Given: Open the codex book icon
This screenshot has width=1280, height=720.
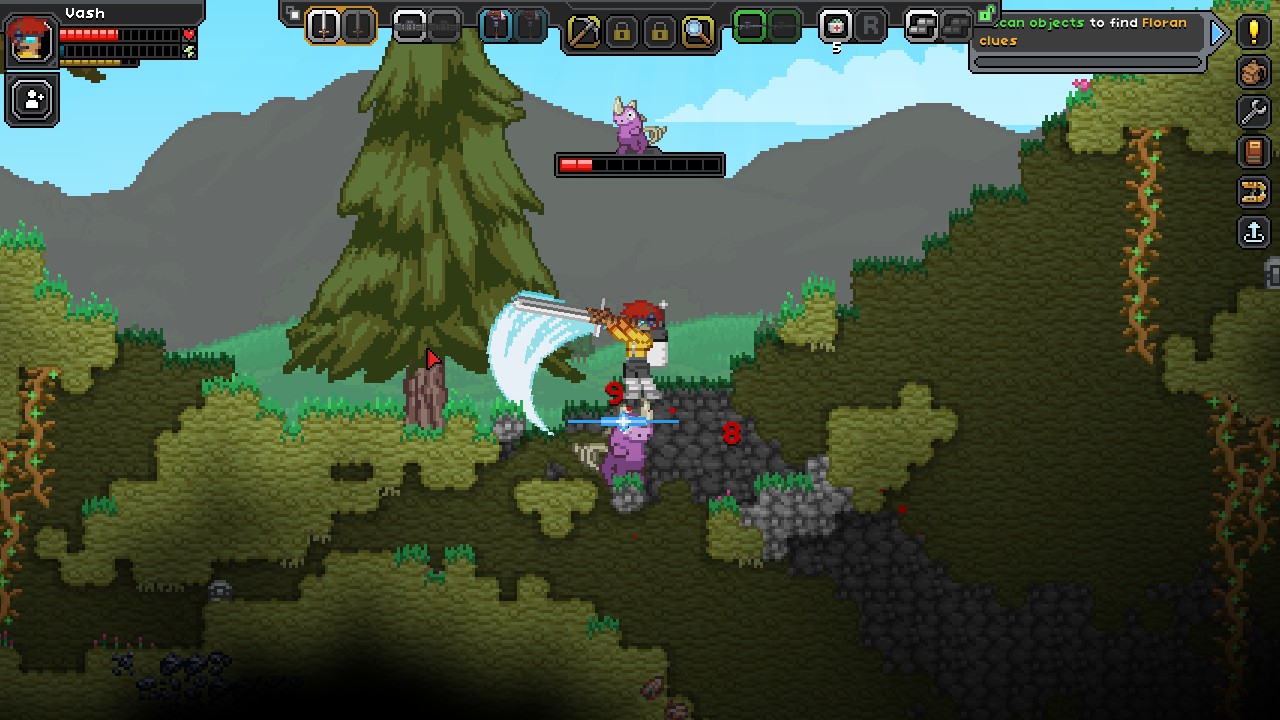Looking at the screenshot, I should [1254, 151].
